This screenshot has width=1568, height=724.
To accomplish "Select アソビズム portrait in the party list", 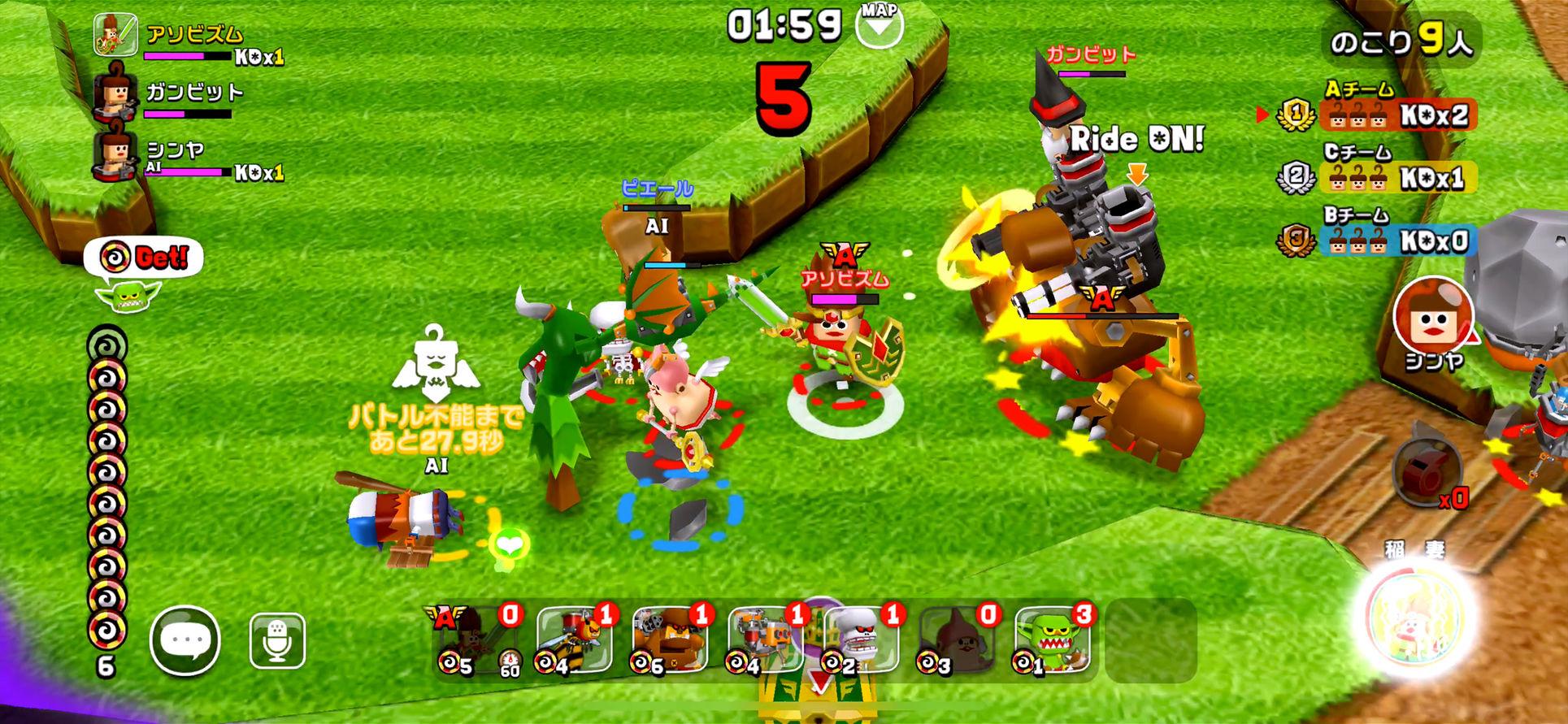I will point(115,36).
